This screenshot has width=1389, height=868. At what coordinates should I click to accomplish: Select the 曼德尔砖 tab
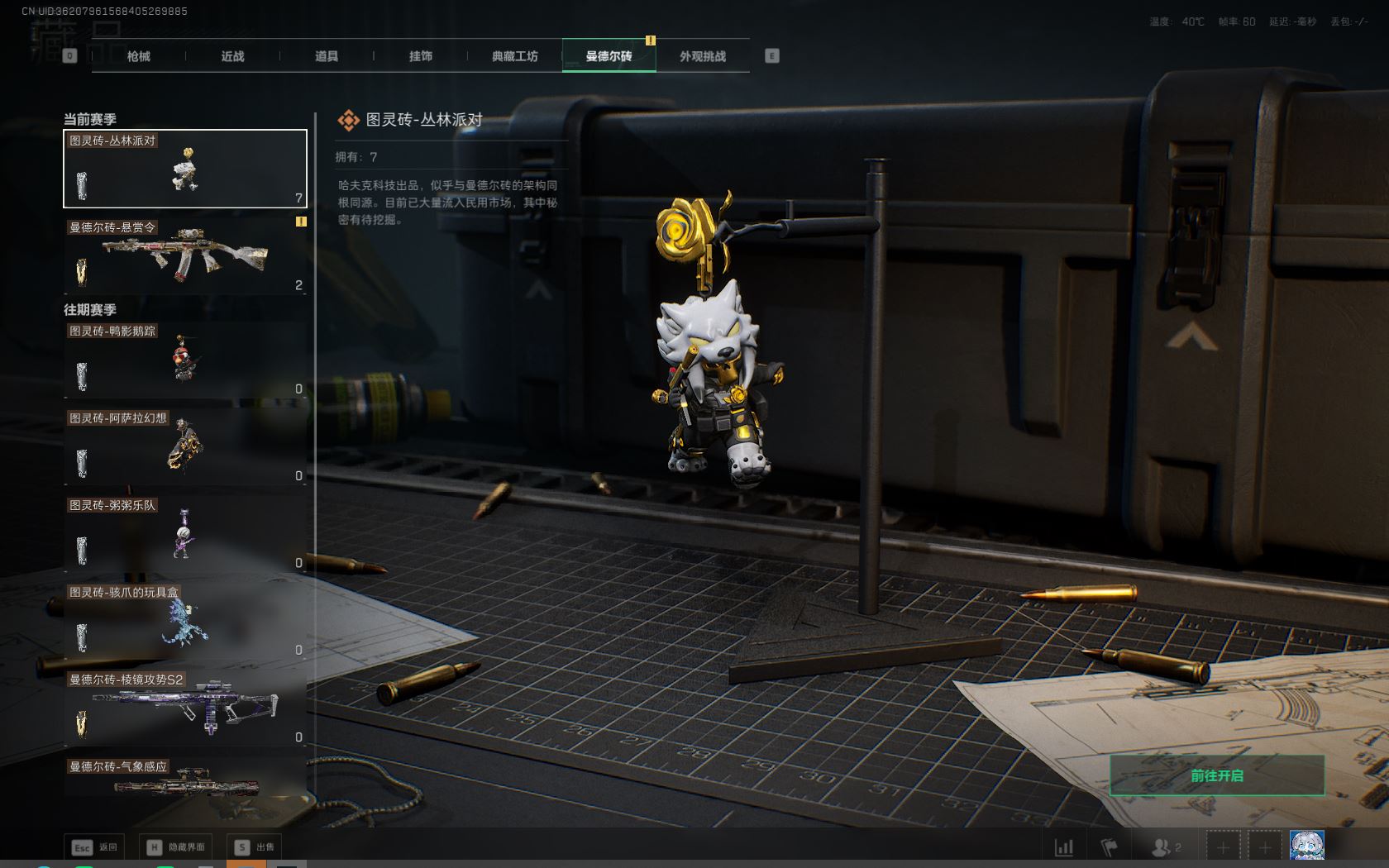609,56
